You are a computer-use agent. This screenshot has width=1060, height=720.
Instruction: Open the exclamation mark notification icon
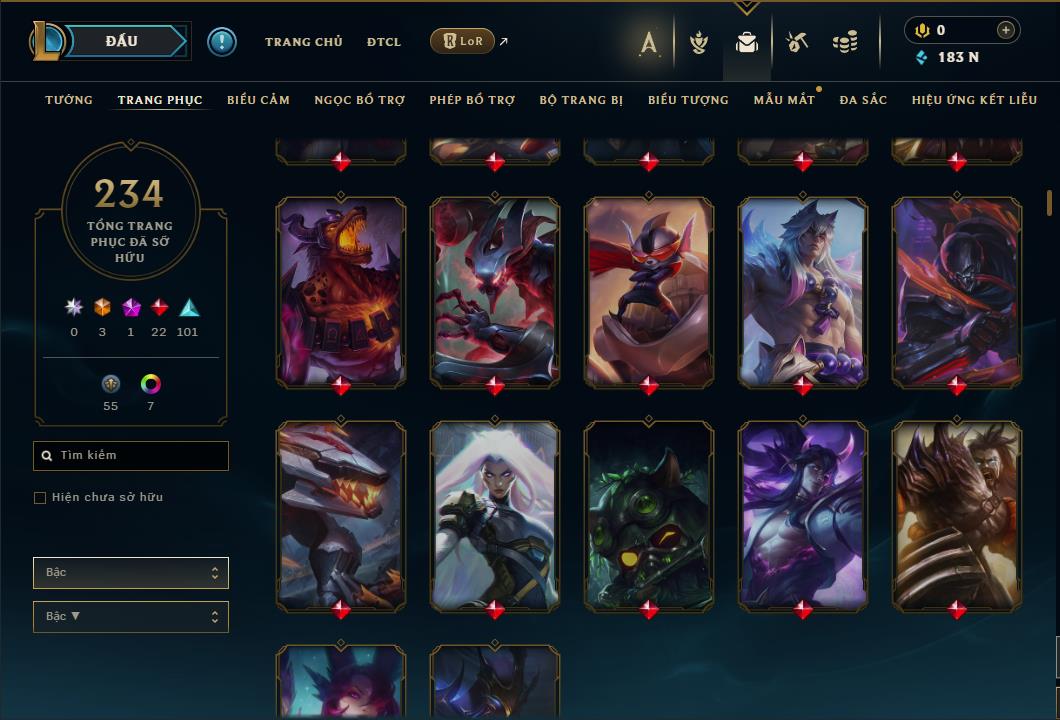coord(222,42)
